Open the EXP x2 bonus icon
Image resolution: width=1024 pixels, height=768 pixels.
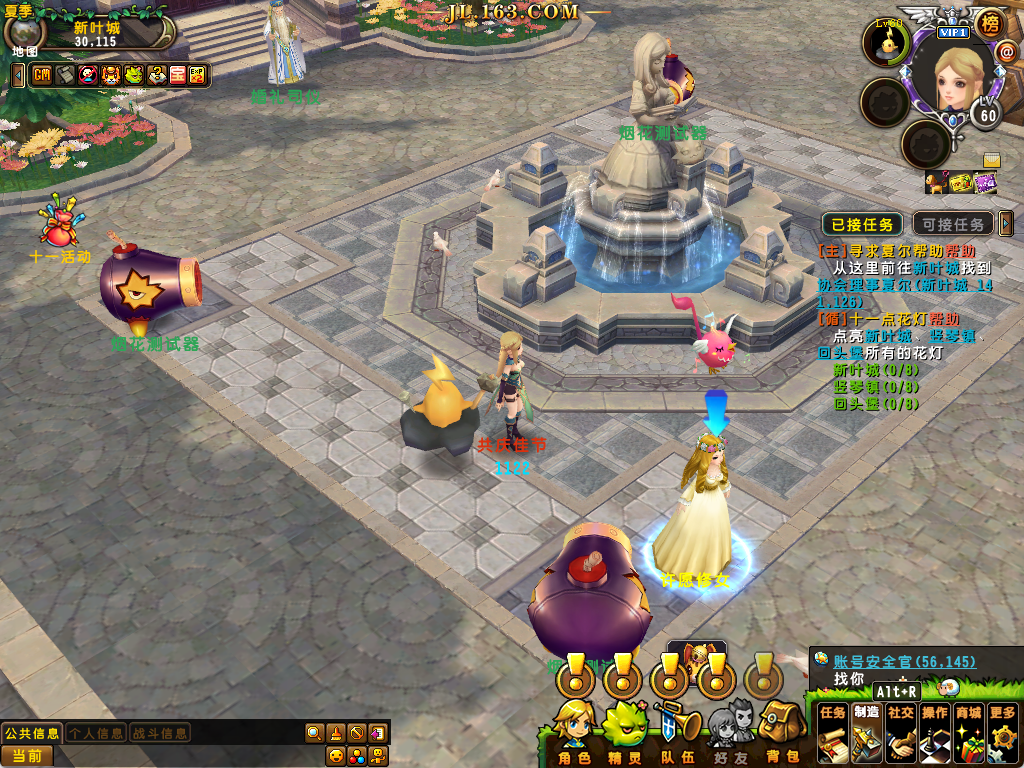tap(198, 75)
